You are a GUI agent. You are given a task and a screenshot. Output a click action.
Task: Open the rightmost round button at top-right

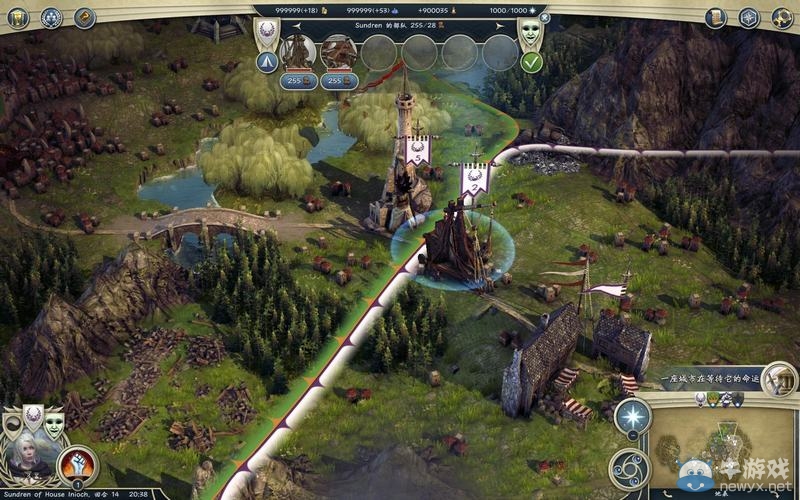coord(779,17)
